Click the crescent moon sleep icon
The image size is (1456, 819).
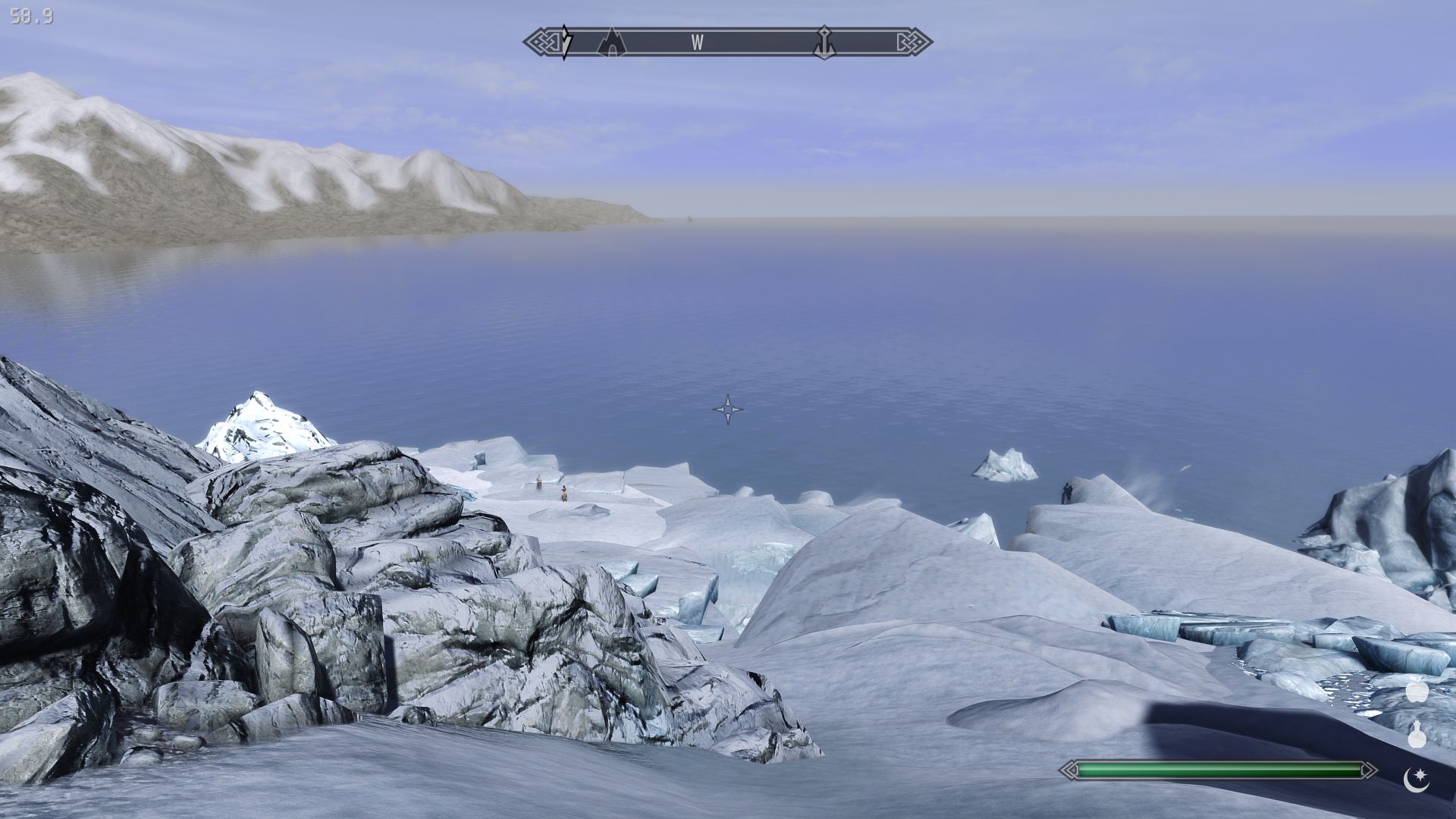[1416, 779]
